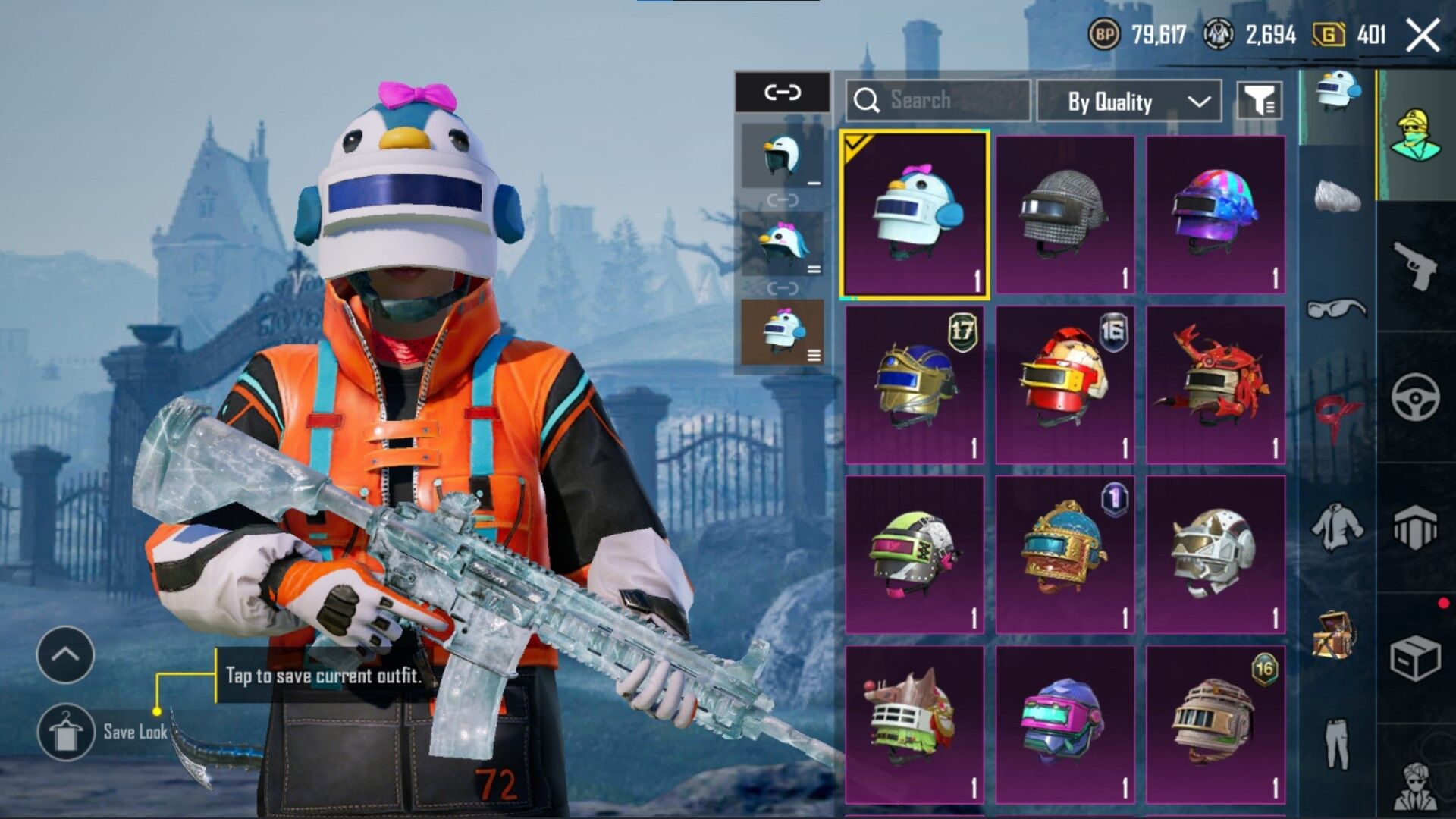
Task: Switch to the vehicle steering wheel category
Action: [x=1415, y=397]
